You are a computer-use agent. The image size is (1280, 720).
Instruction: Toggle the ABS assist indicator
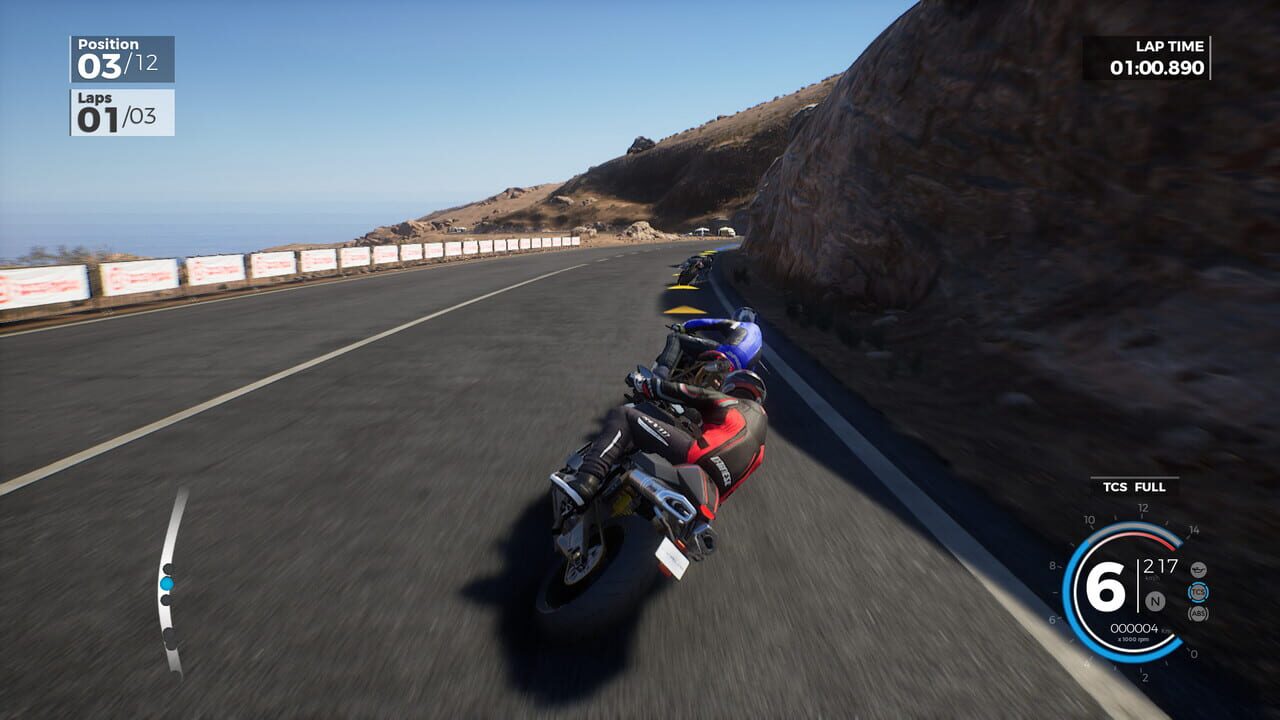[x=1198, y=613]
